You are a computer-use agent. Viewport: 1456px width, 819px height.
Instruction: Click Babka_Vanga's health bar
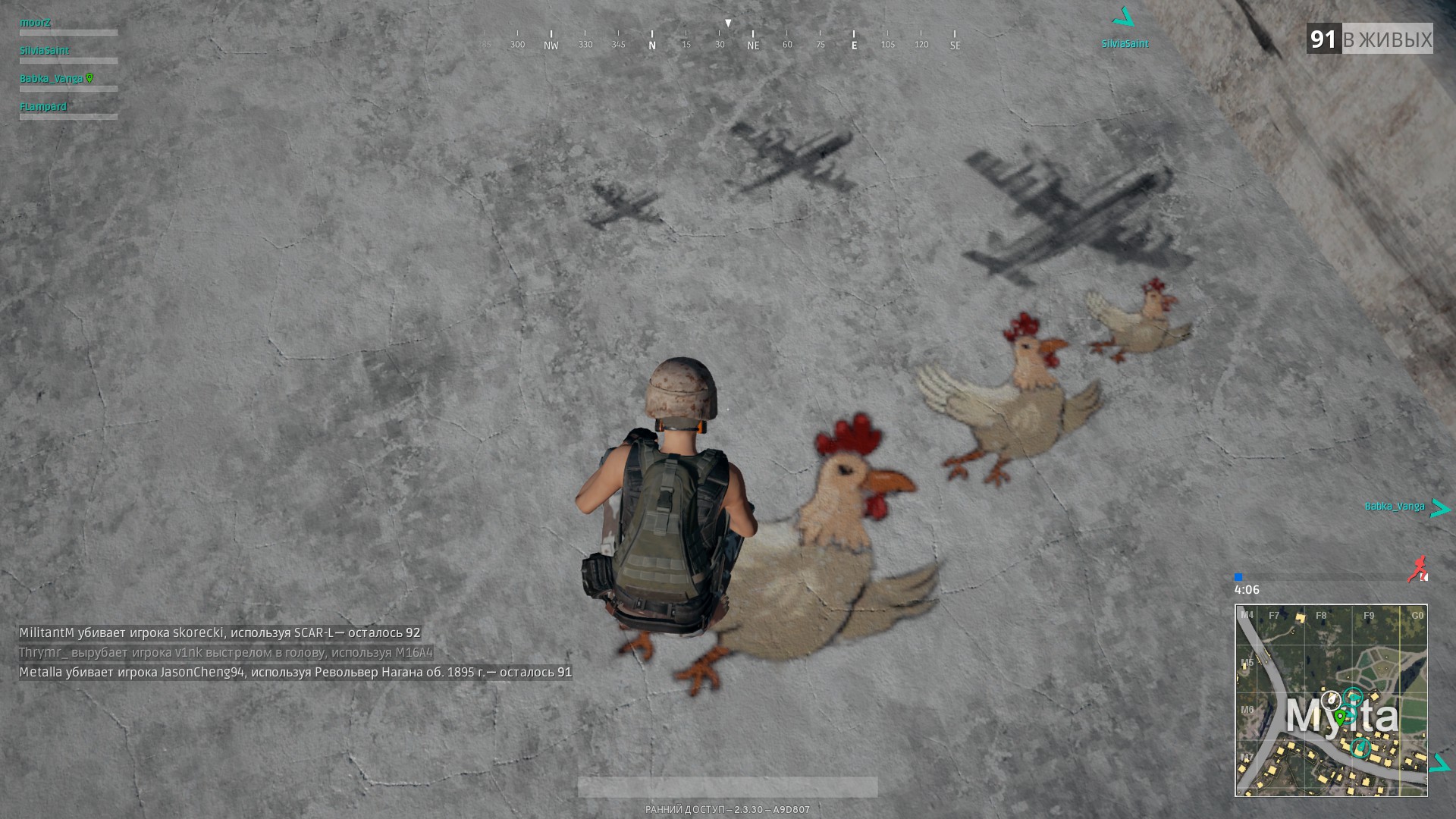[67, 89]
